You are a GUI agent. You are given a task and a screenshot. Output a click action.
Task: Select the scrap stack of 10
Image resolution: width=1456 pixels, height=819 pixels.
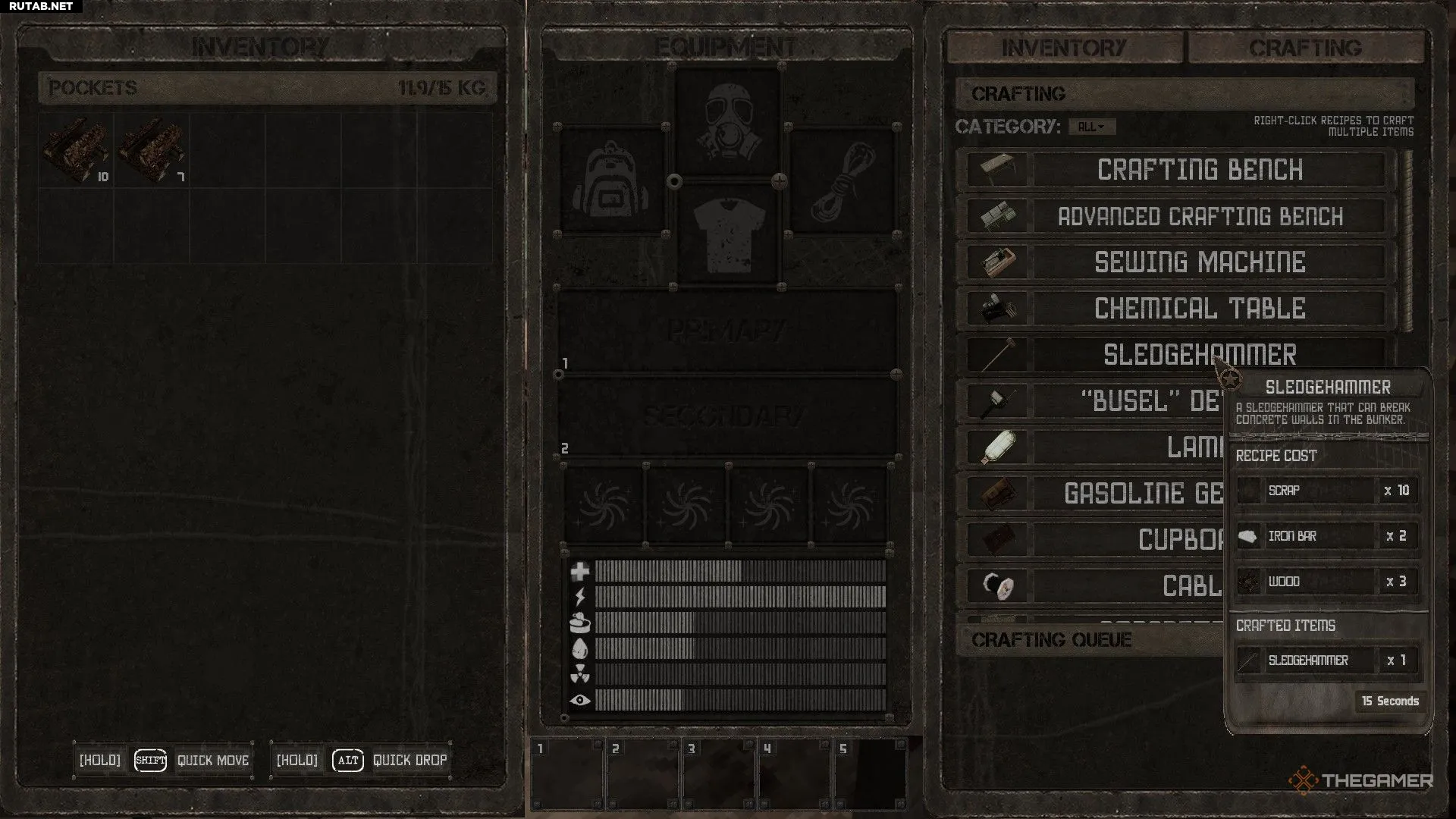76,150
